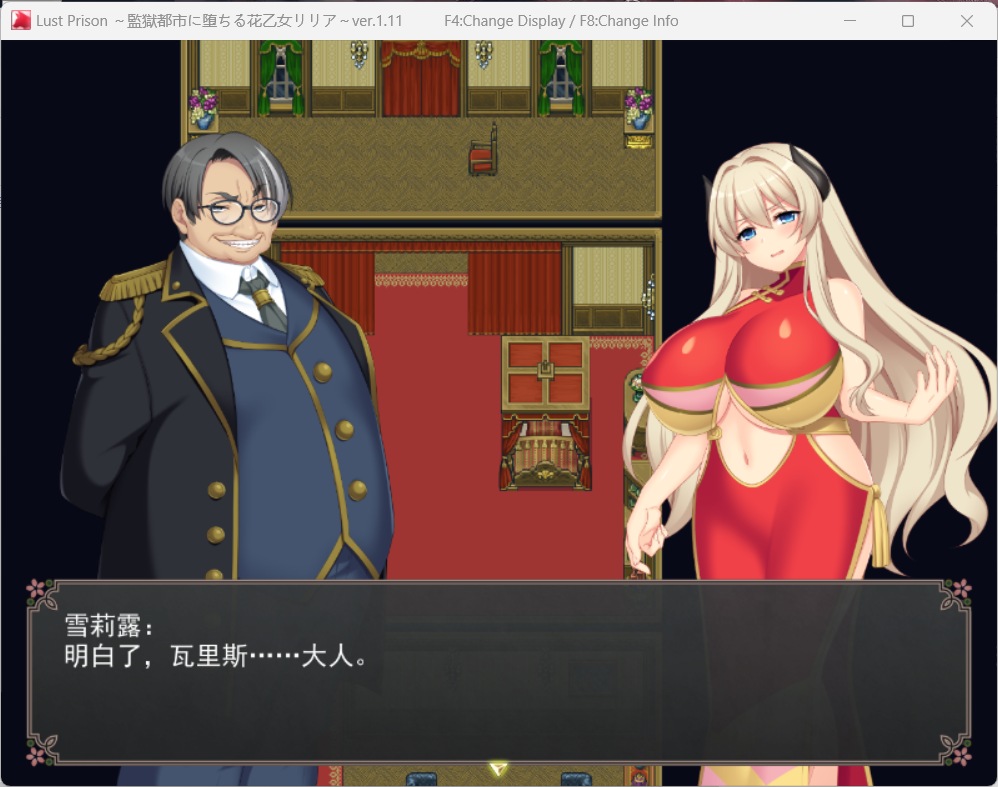998x787 pixels.
Task: Minimize the game window
Action: pyautogui.click(x=849, y=21)
